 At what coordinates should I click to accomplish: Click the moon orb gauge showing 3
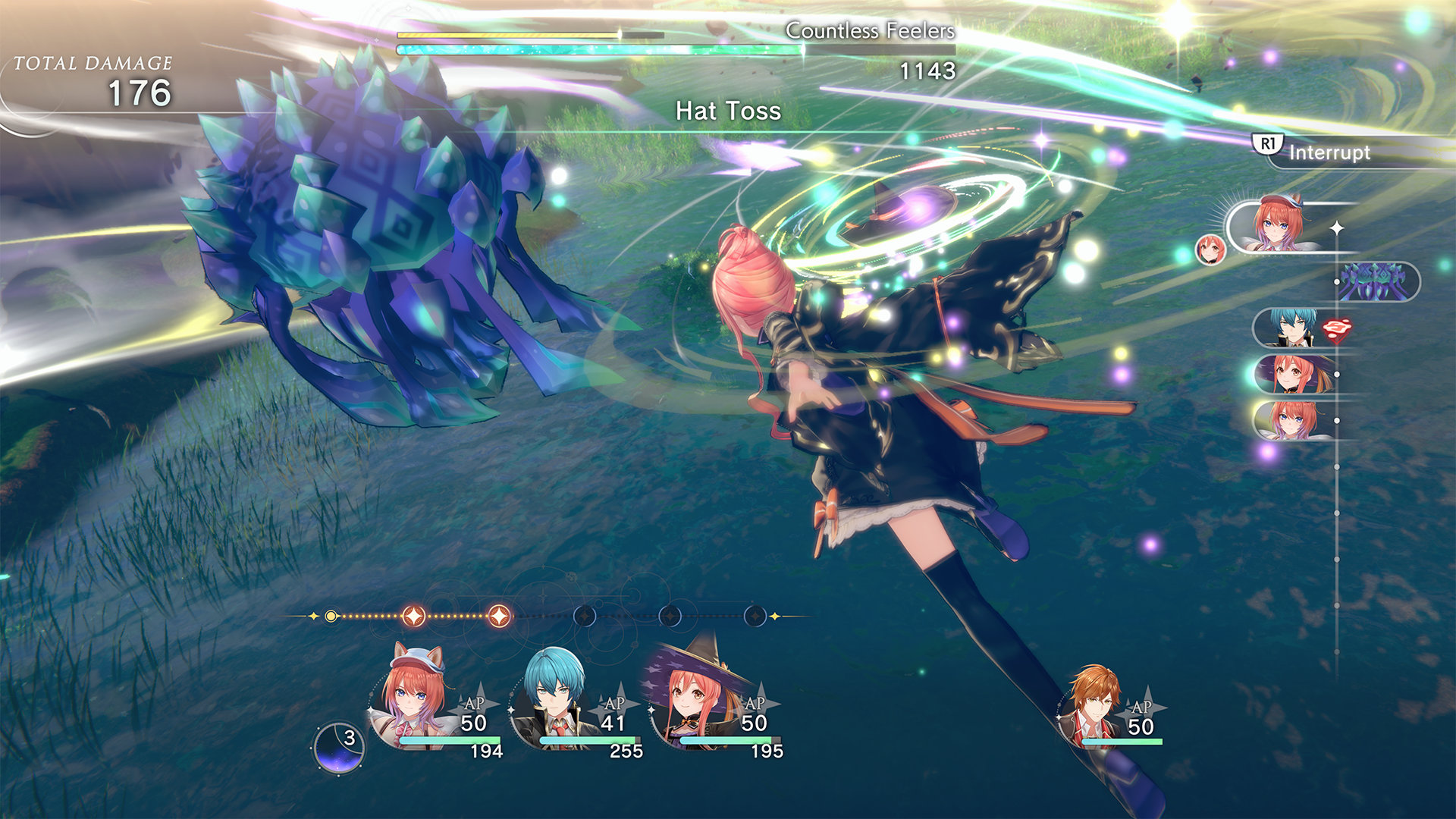point(338,748)
